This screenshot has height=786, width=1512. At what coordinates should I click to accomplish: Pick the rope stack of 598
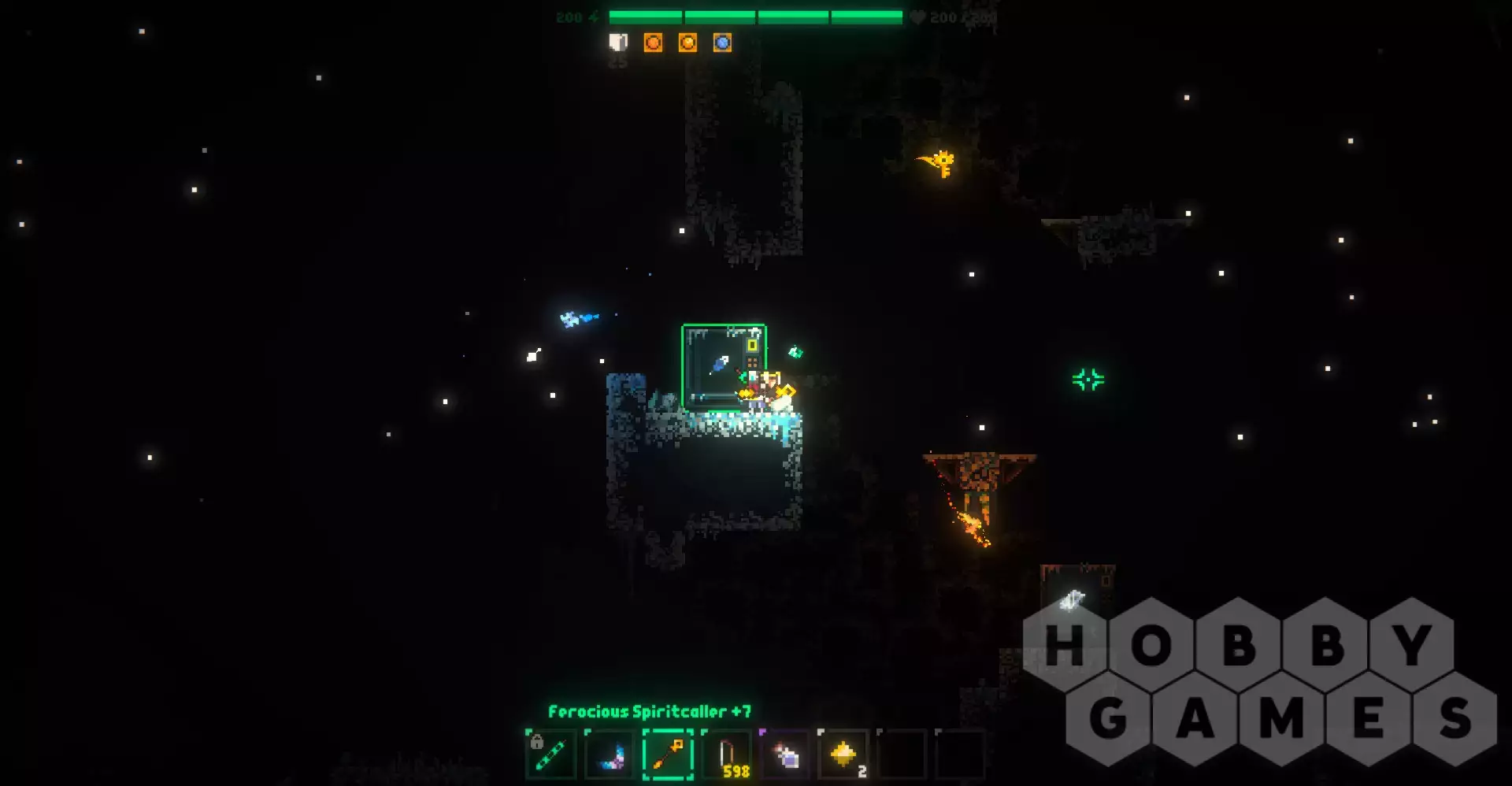727,754
